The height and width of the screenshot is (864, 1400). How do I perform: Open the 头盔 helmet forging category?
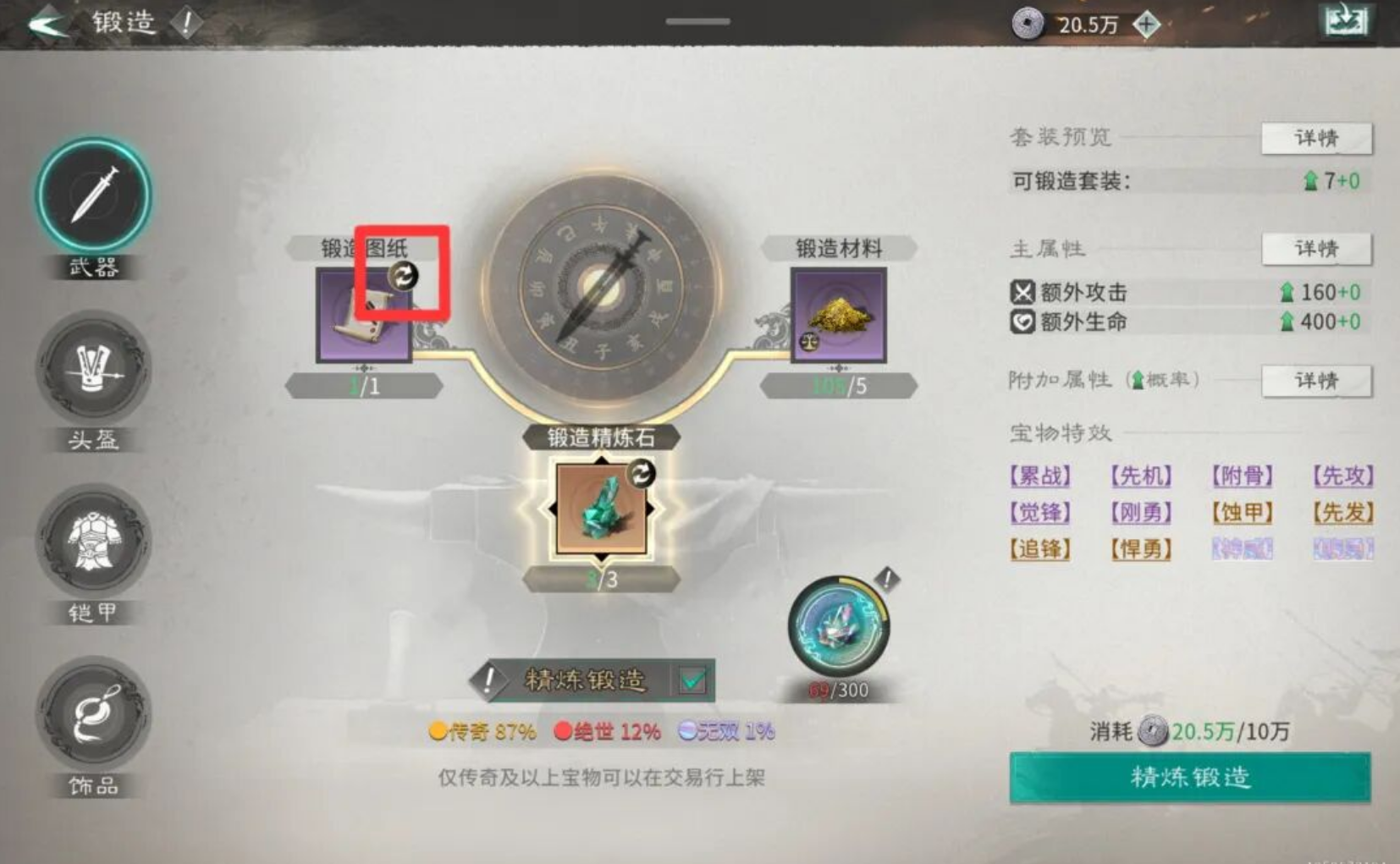(93, 372)
